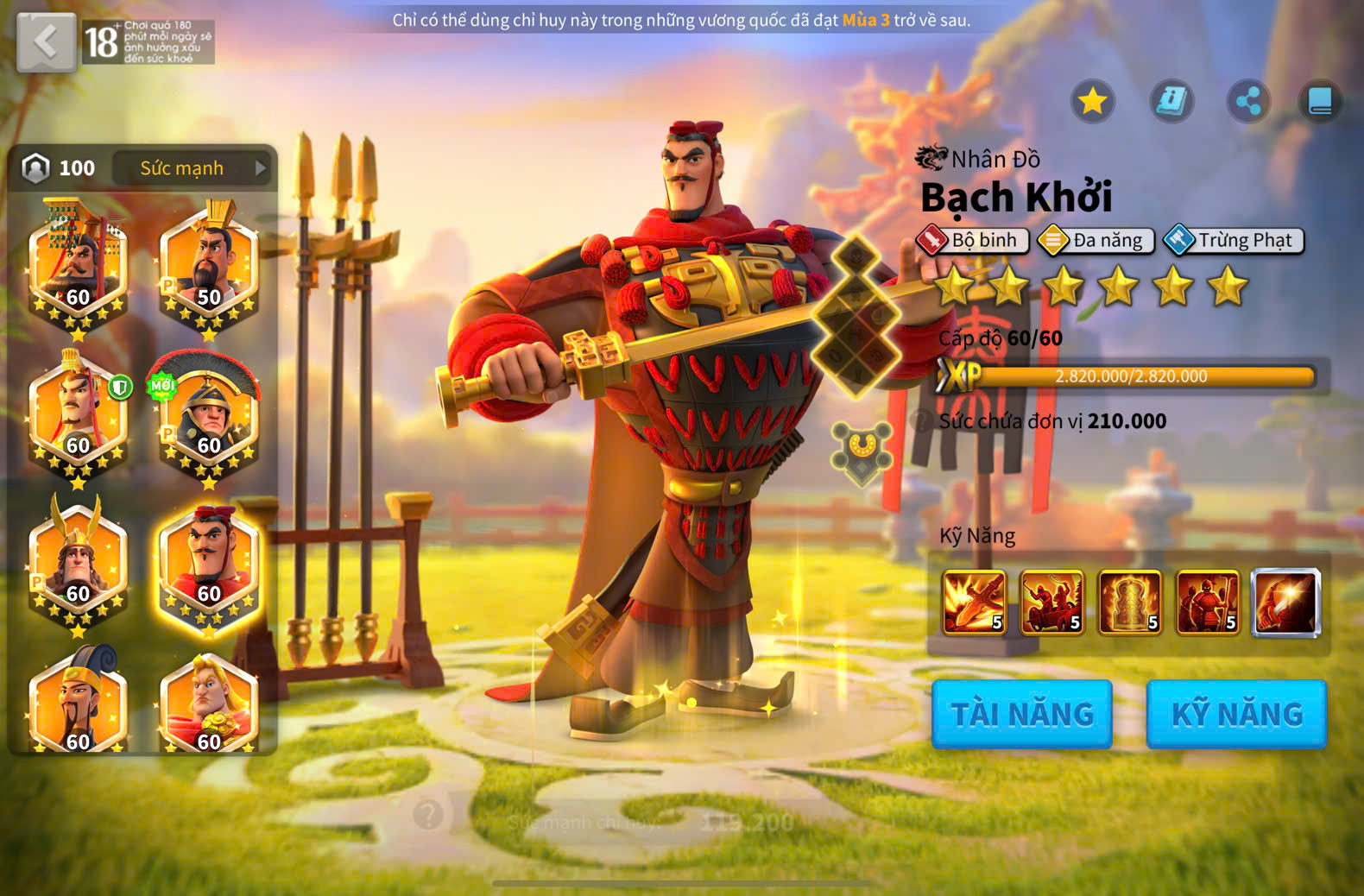Open the blue info book icon
Viewport: 1364px width, 896px height.
(1171, 102)
